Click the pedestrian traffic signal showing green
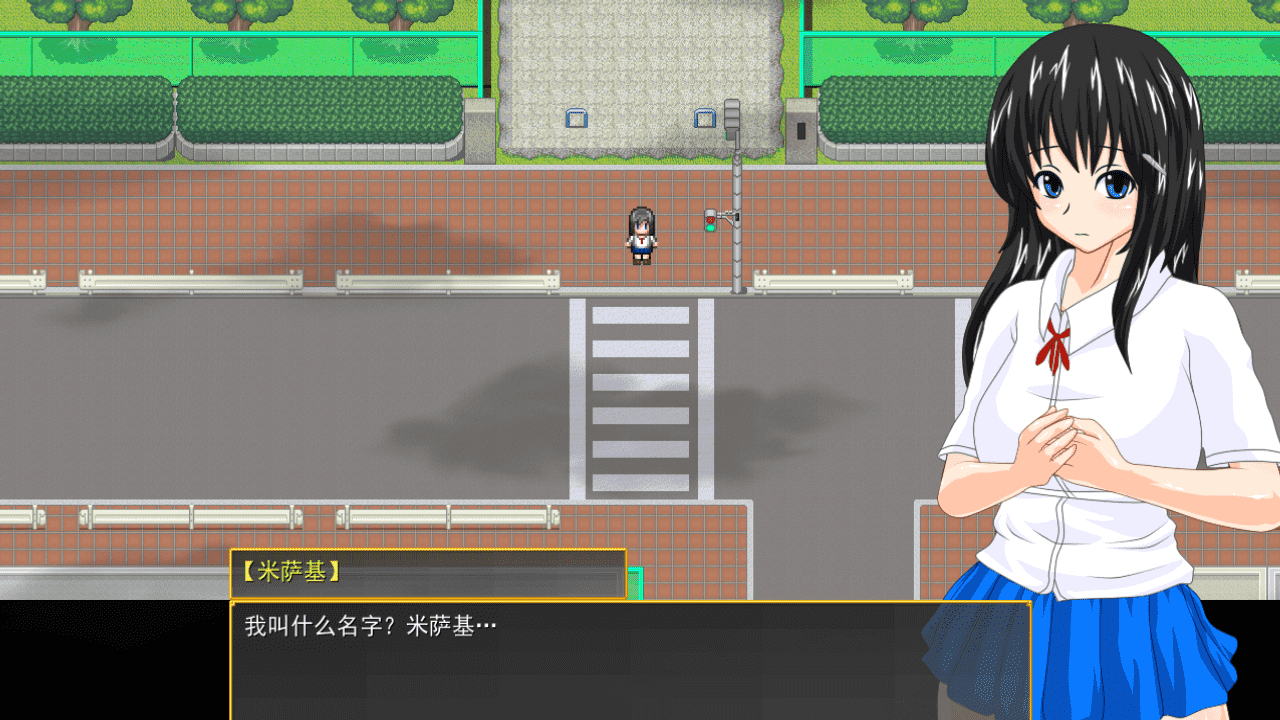Image resolution: width=1280 pixels, height=720 pixels. [x=710, y=224]
